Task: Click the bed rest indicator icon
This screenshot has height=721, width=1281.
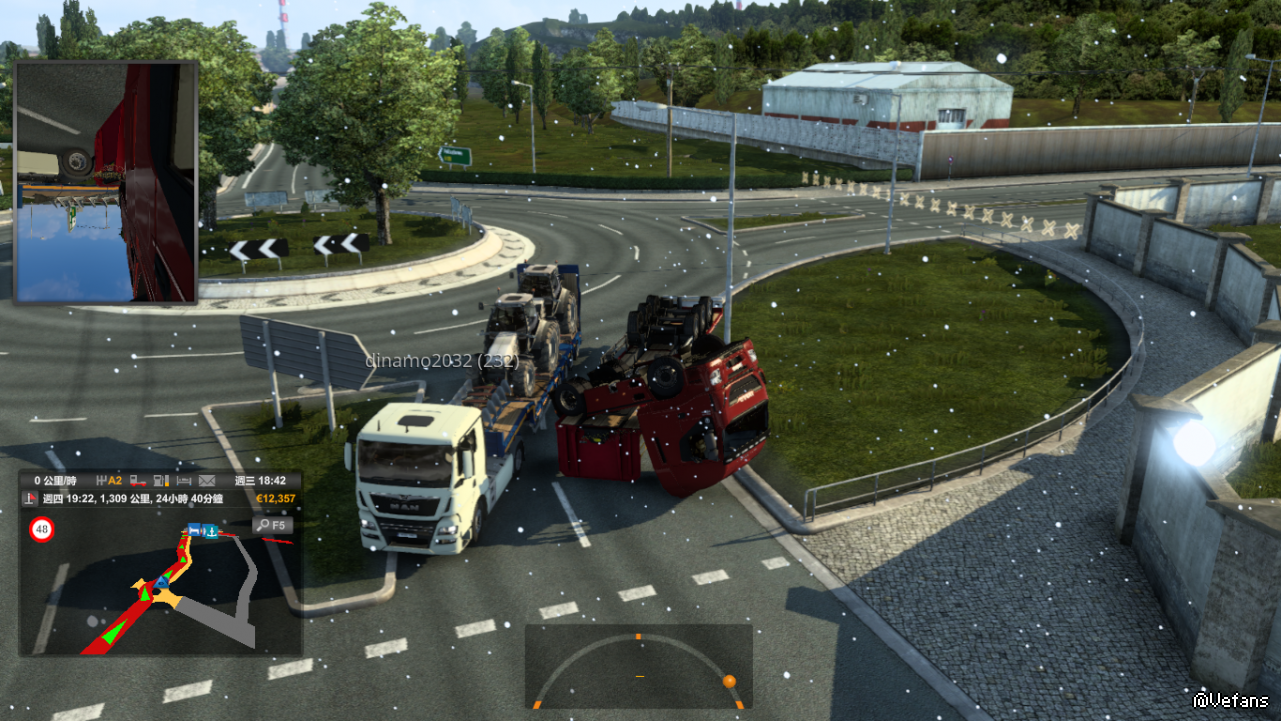Action: pyautogui.click(x=183, y=481)
